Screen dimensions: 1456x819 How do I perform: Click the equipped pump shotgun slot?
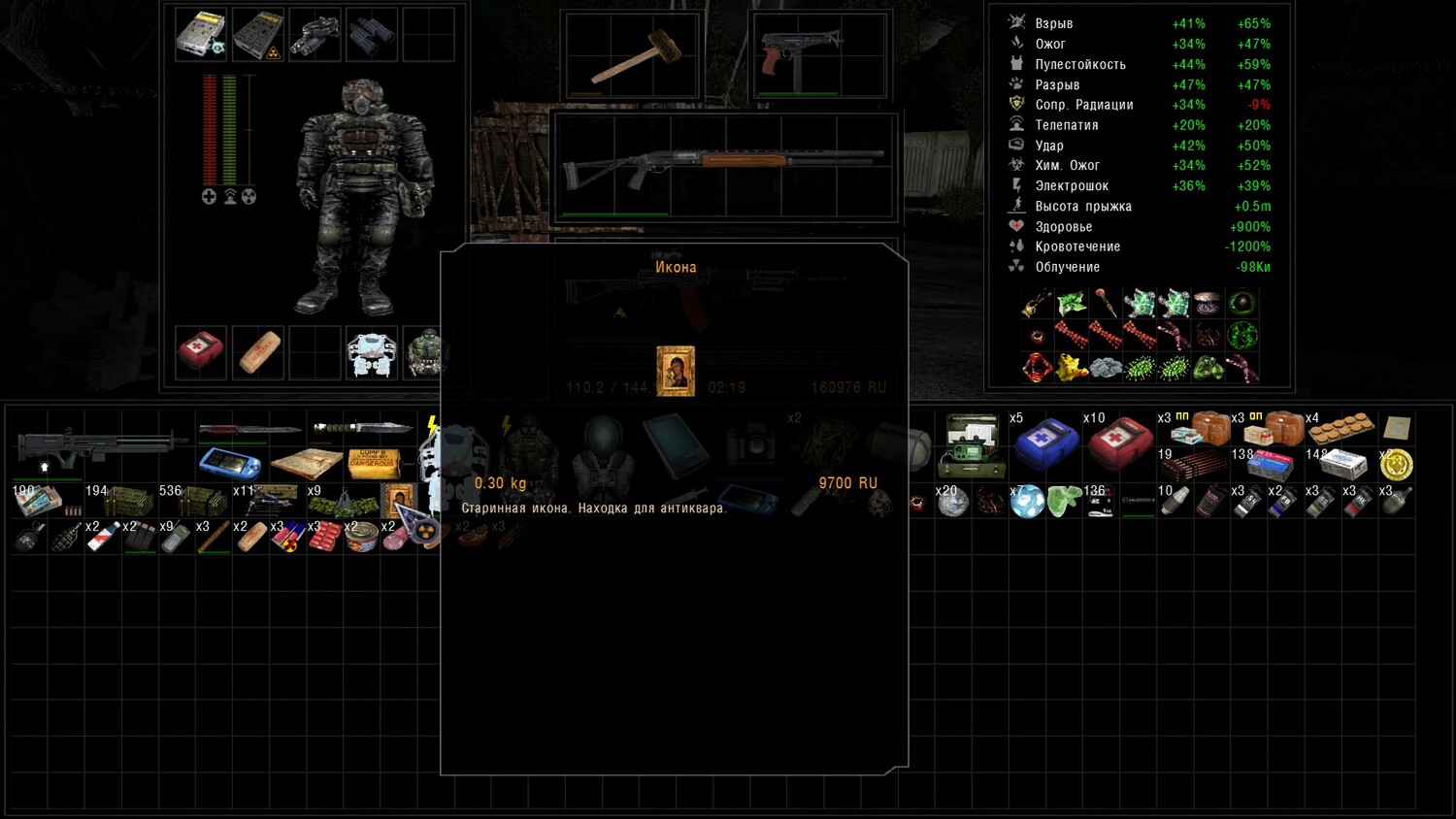click(722, 165)
